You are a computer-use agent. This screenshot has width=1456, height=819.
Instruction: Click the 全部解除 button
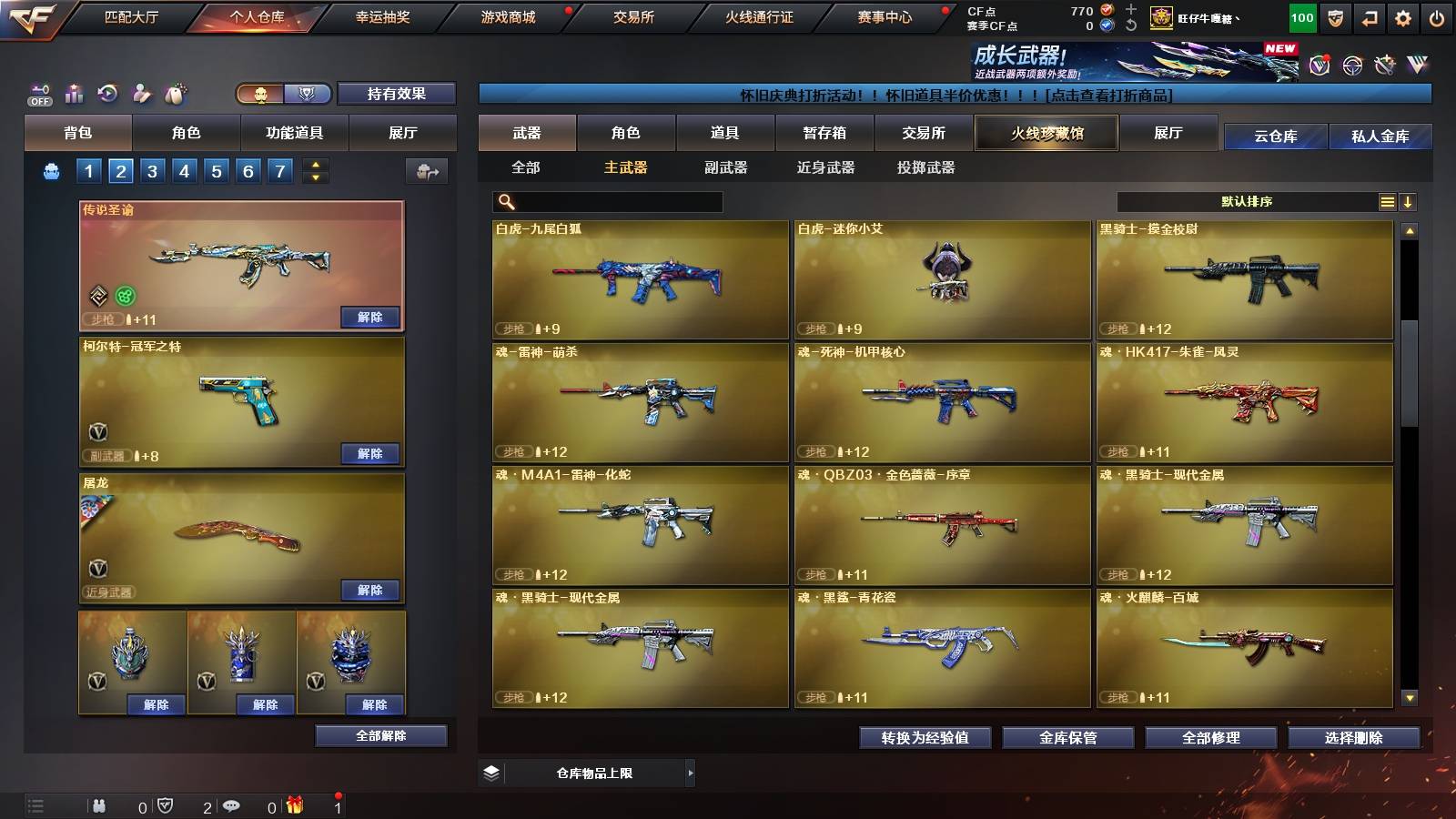(379, 736)
